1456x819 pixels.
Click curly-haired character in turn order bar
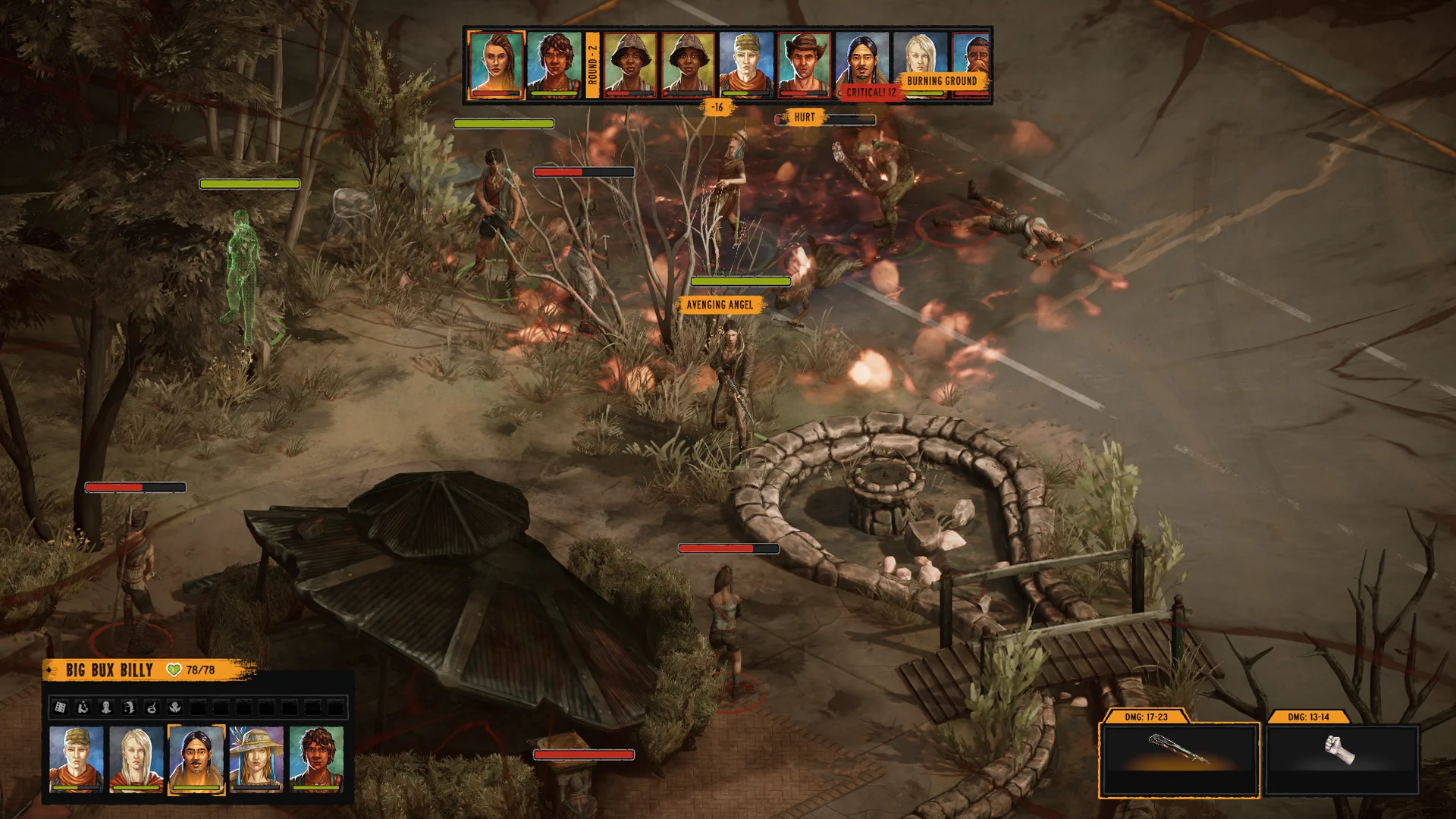554,64
